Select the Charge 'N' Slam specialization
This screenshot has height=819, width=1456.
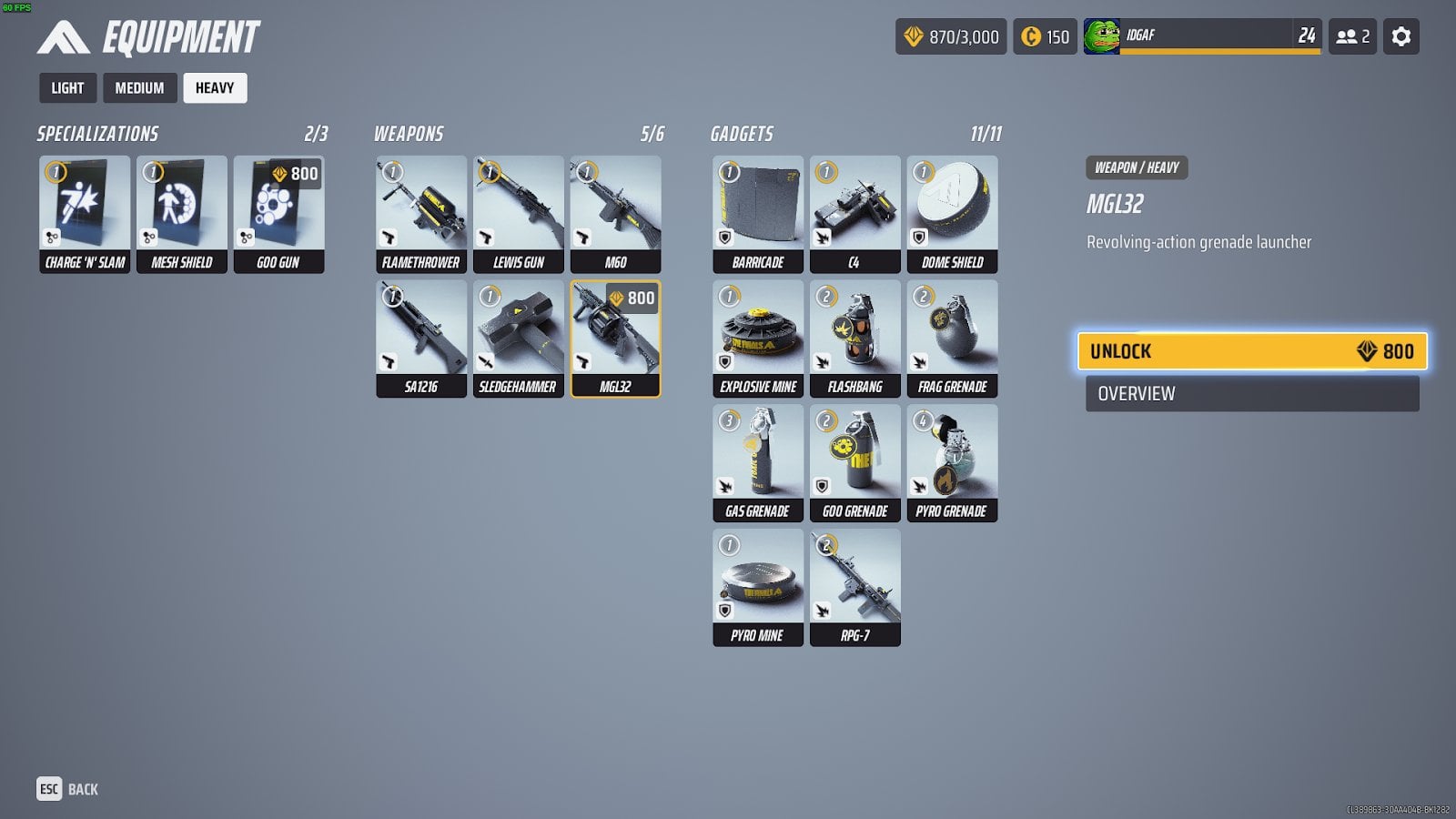click(85, 214)
